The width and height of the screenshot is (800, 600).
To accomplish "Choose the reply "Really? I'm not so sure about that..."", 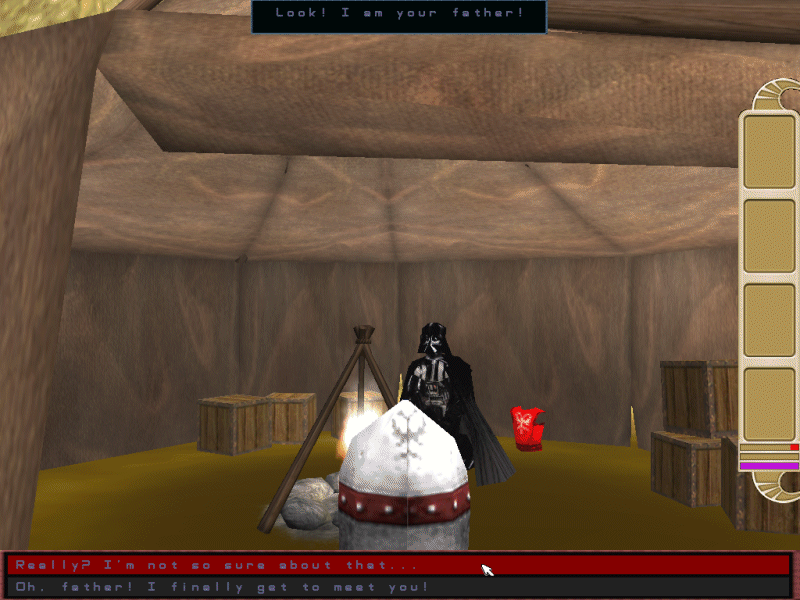I will (x=210, y=565).
